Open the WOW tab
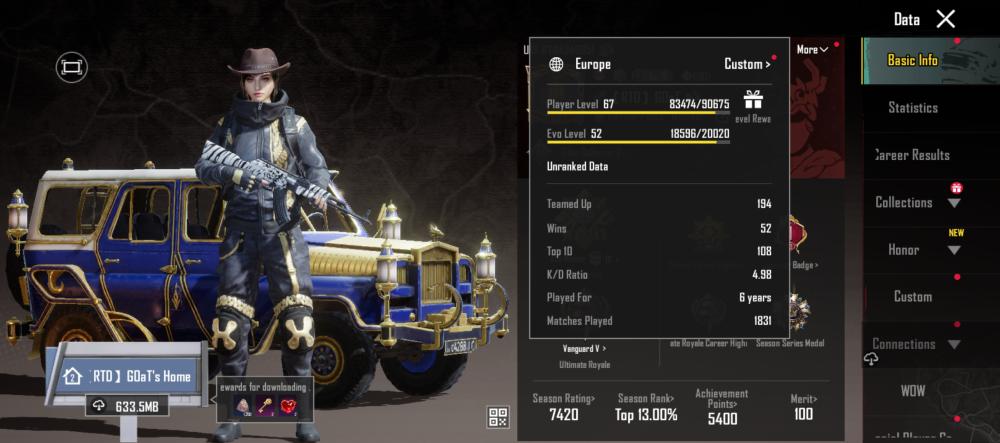Screen dimensions: 1000x443 (912, 390)
